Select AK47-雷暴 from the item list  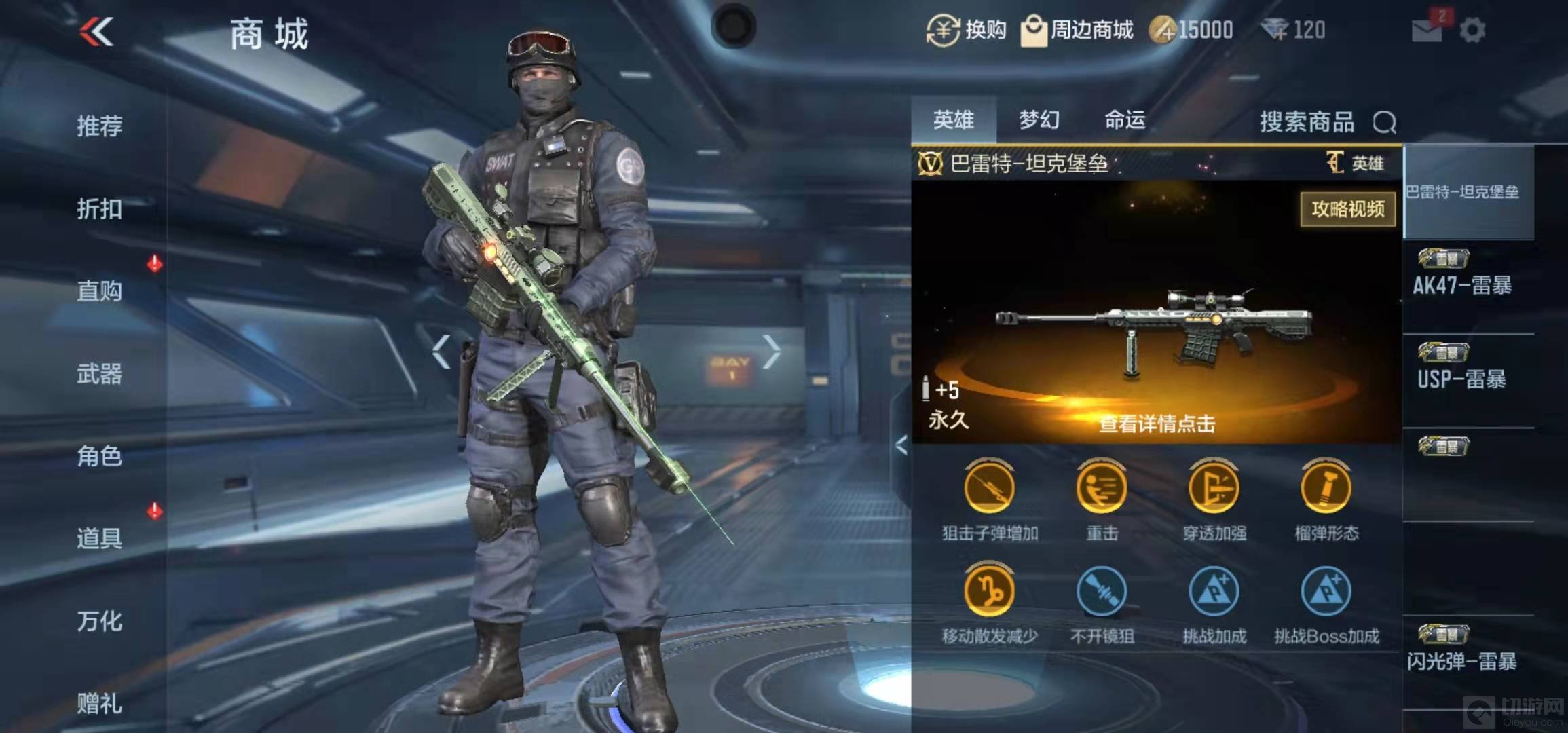point(1462,285)
